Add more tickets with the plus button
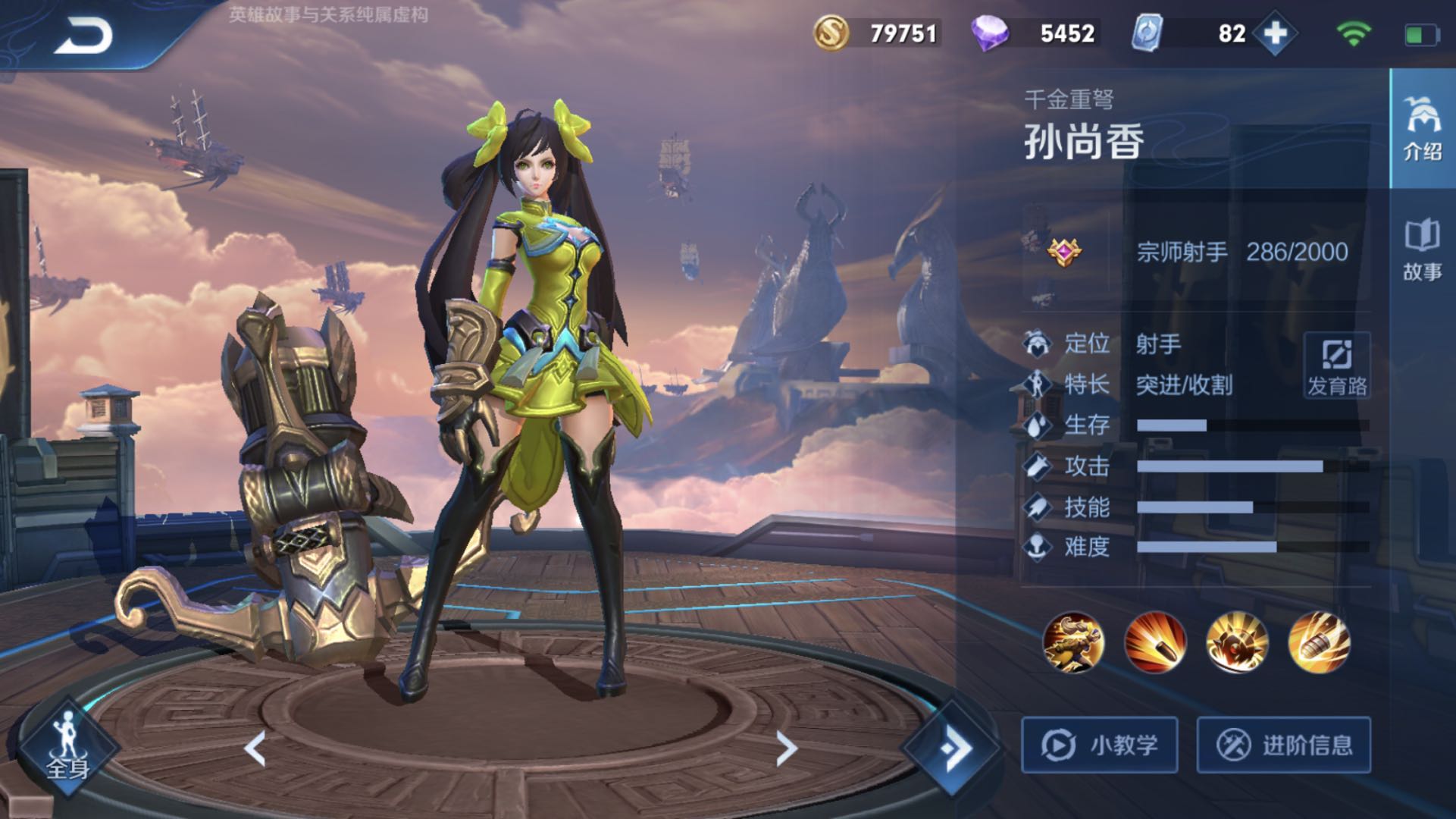Viewport: 1456px width, 819px height. click(x=1275, y=33)
